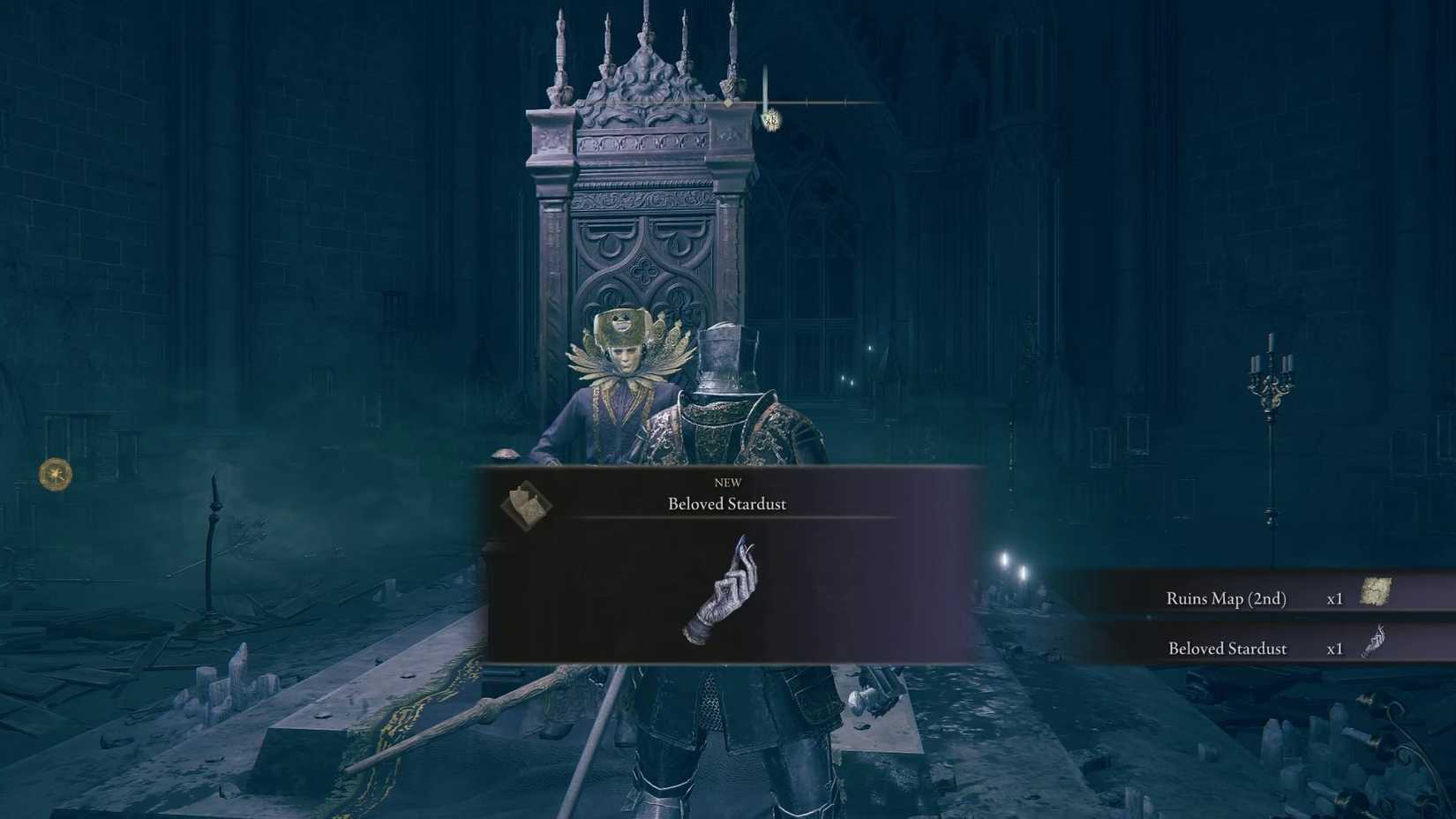Select the golden grace icon on the left
Image resolution: width=1456 pixels, height=819 pixels.
pos(56,474)
